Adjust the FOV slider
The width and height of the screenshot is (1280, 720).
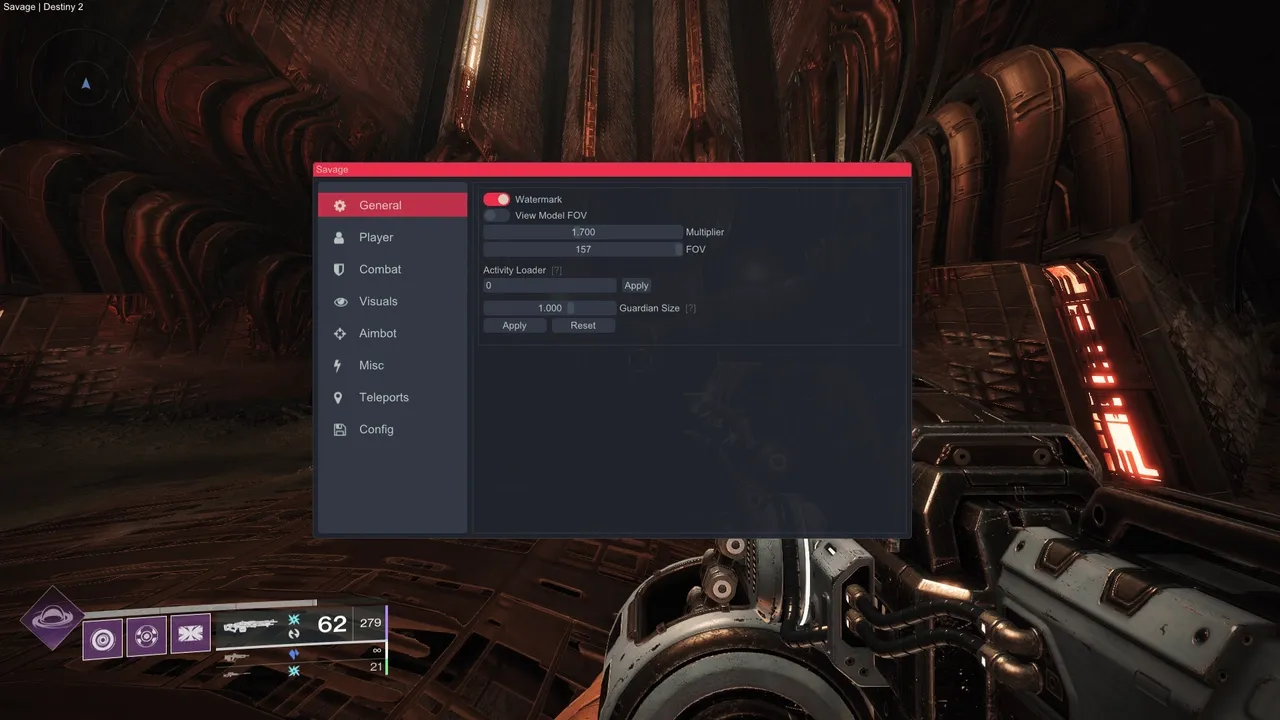[x=582, y=249]
